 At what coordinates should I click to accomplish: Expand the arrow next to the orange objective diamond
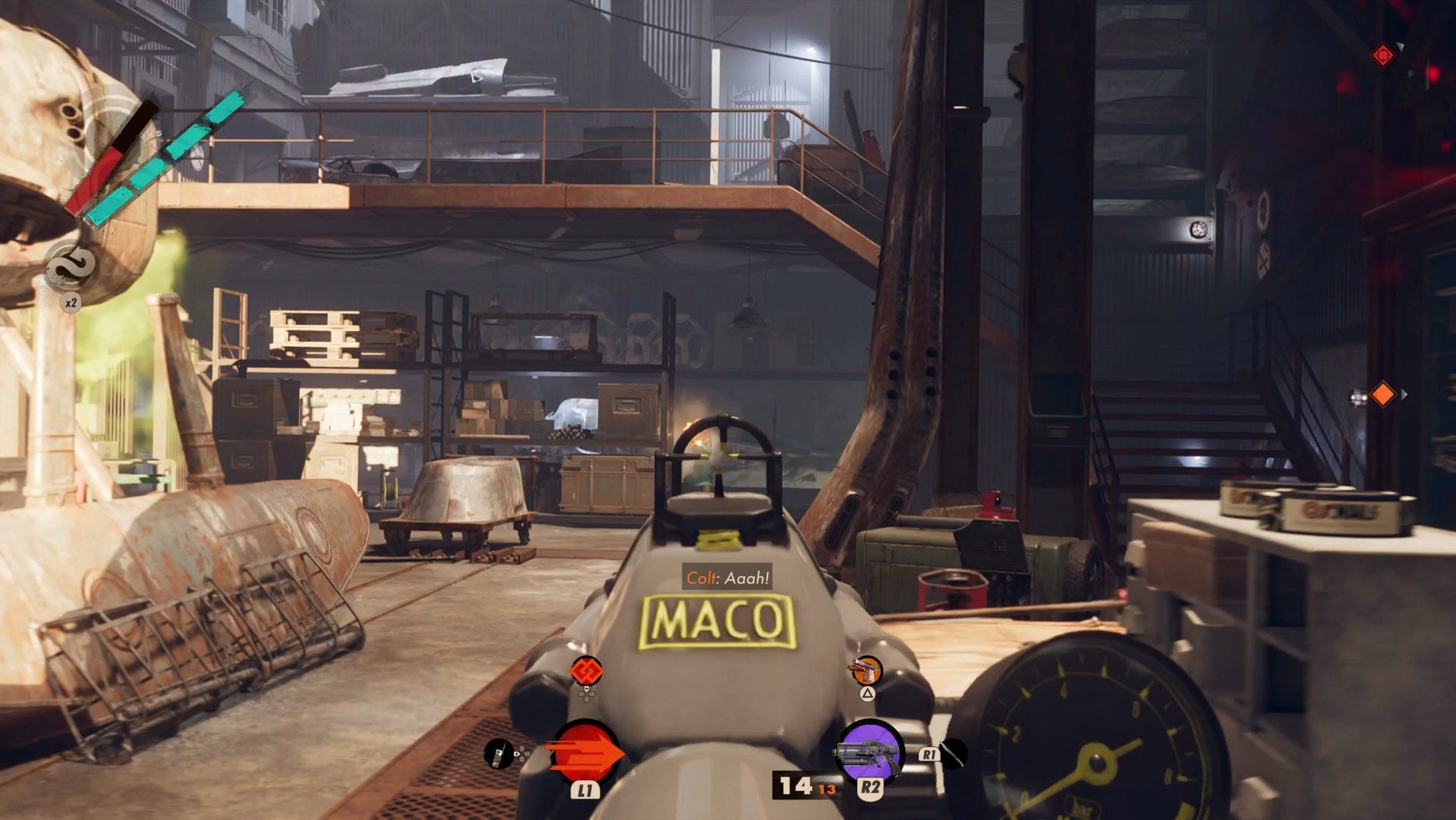coord(1404,393)
